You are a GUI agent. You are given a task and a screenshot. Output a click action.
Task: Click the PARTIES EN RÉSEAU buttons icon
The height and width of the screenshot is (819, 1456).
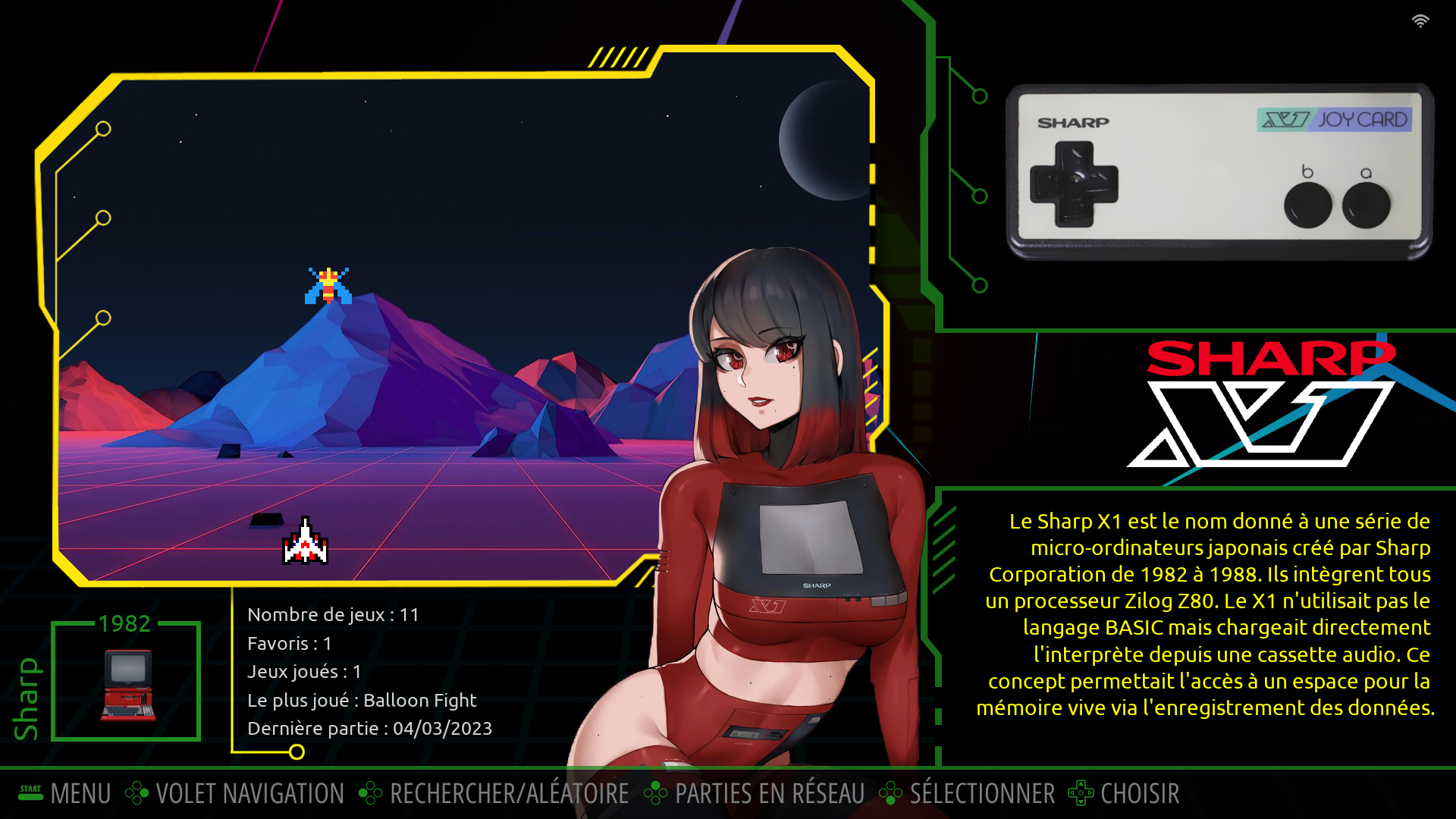[657, 793]
